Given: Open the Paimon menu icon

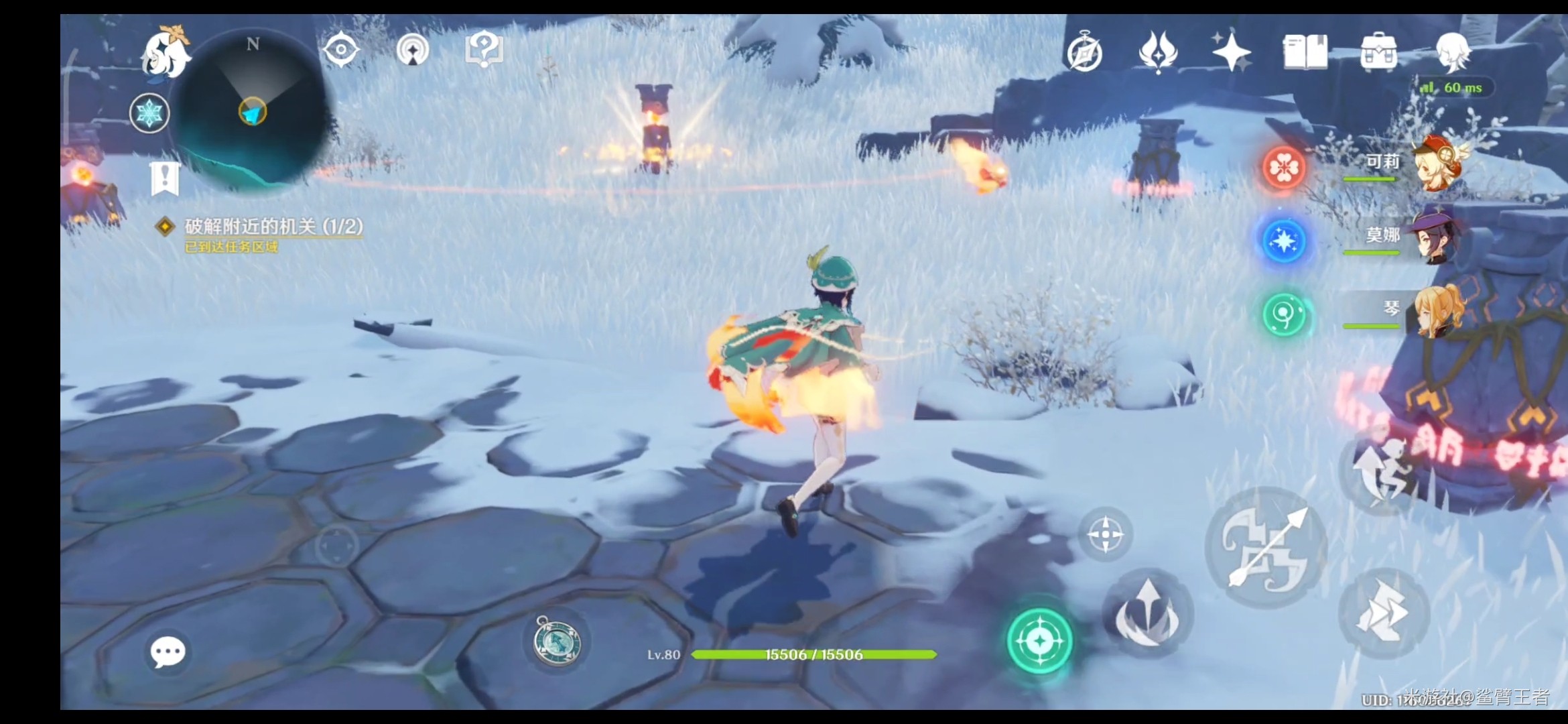Looking at the screenshot, I should click(166, 52).
